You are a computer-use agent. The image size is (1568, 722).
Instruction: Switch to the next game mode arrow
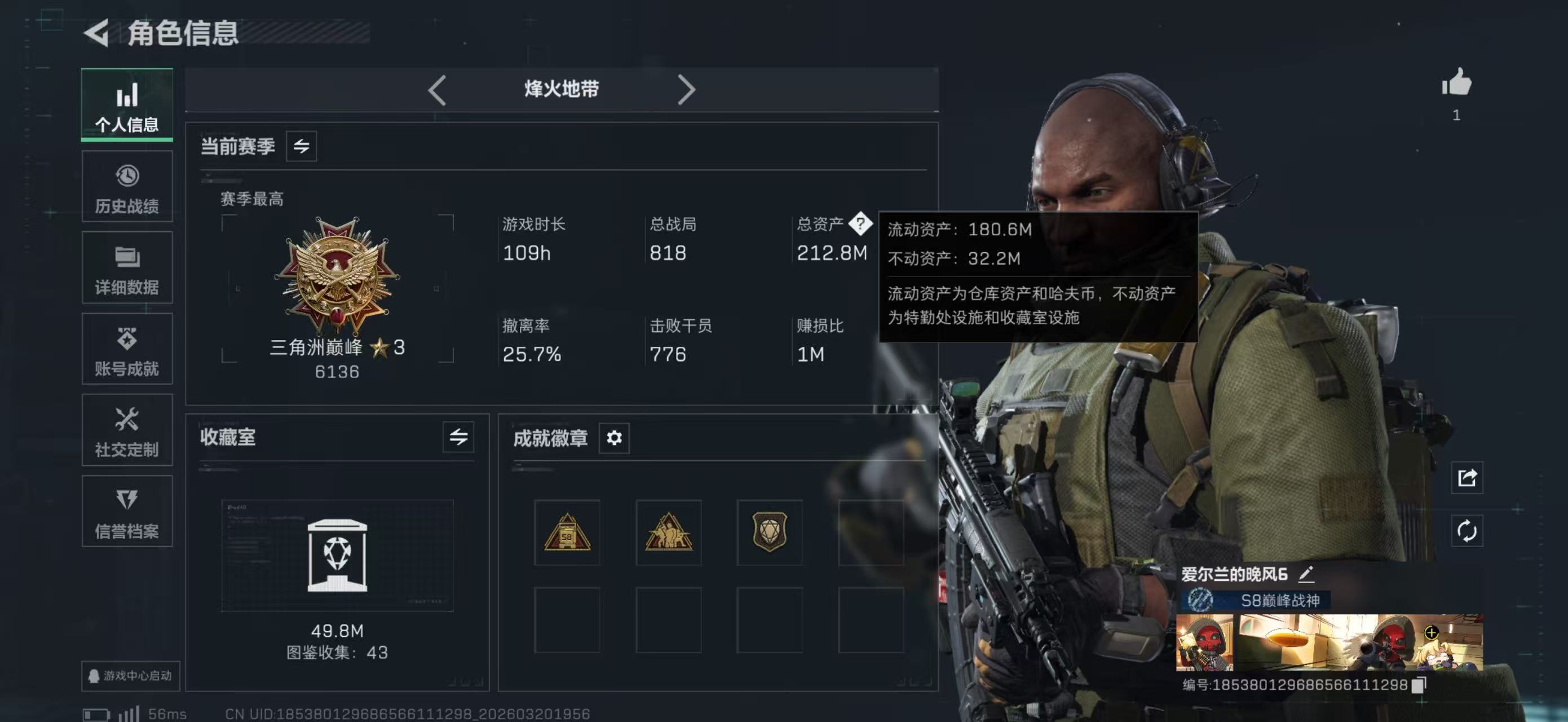click(686, 90)
